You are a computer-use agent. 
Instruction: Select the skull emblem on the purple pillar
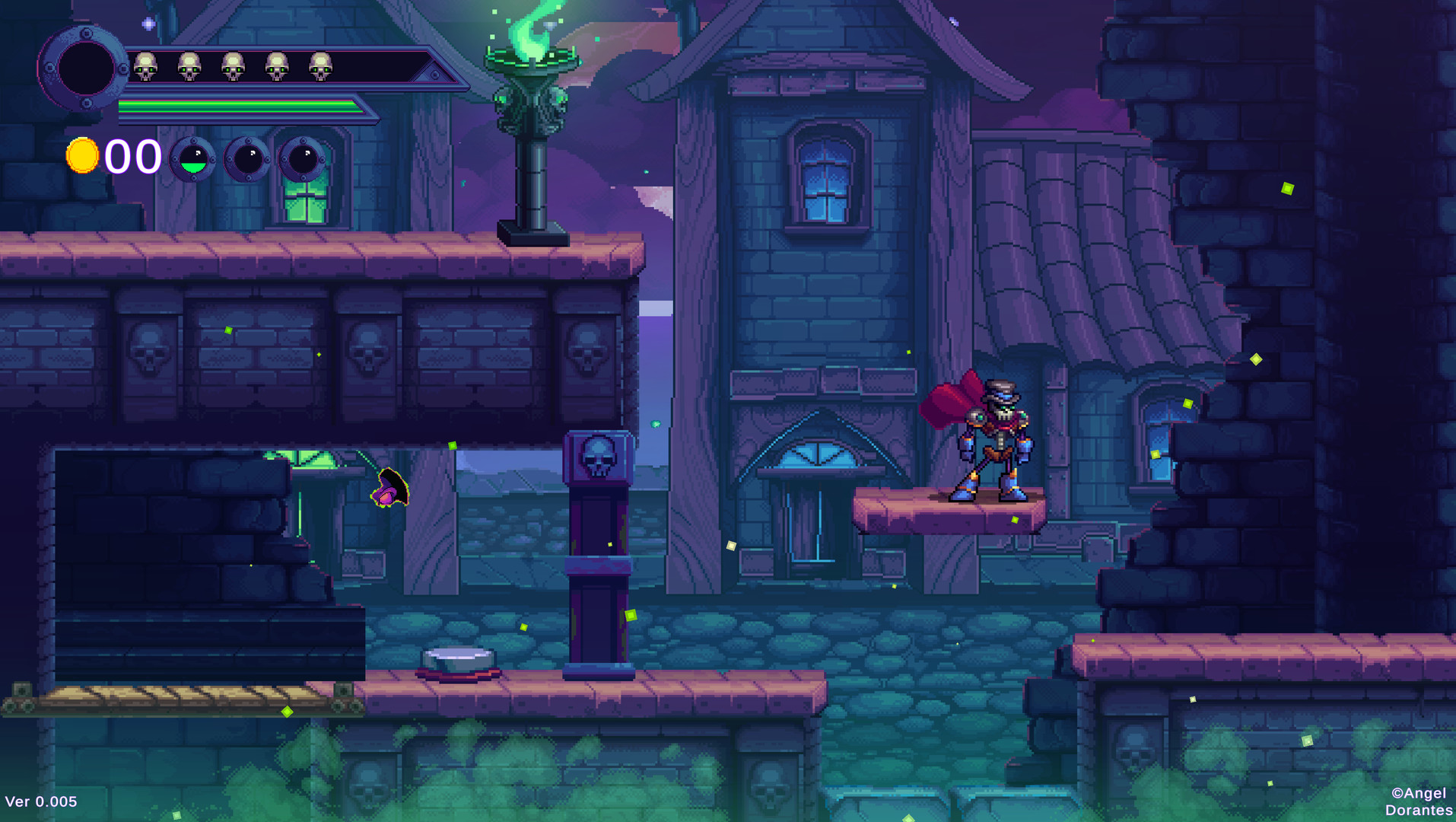click(x=597, y=457)
